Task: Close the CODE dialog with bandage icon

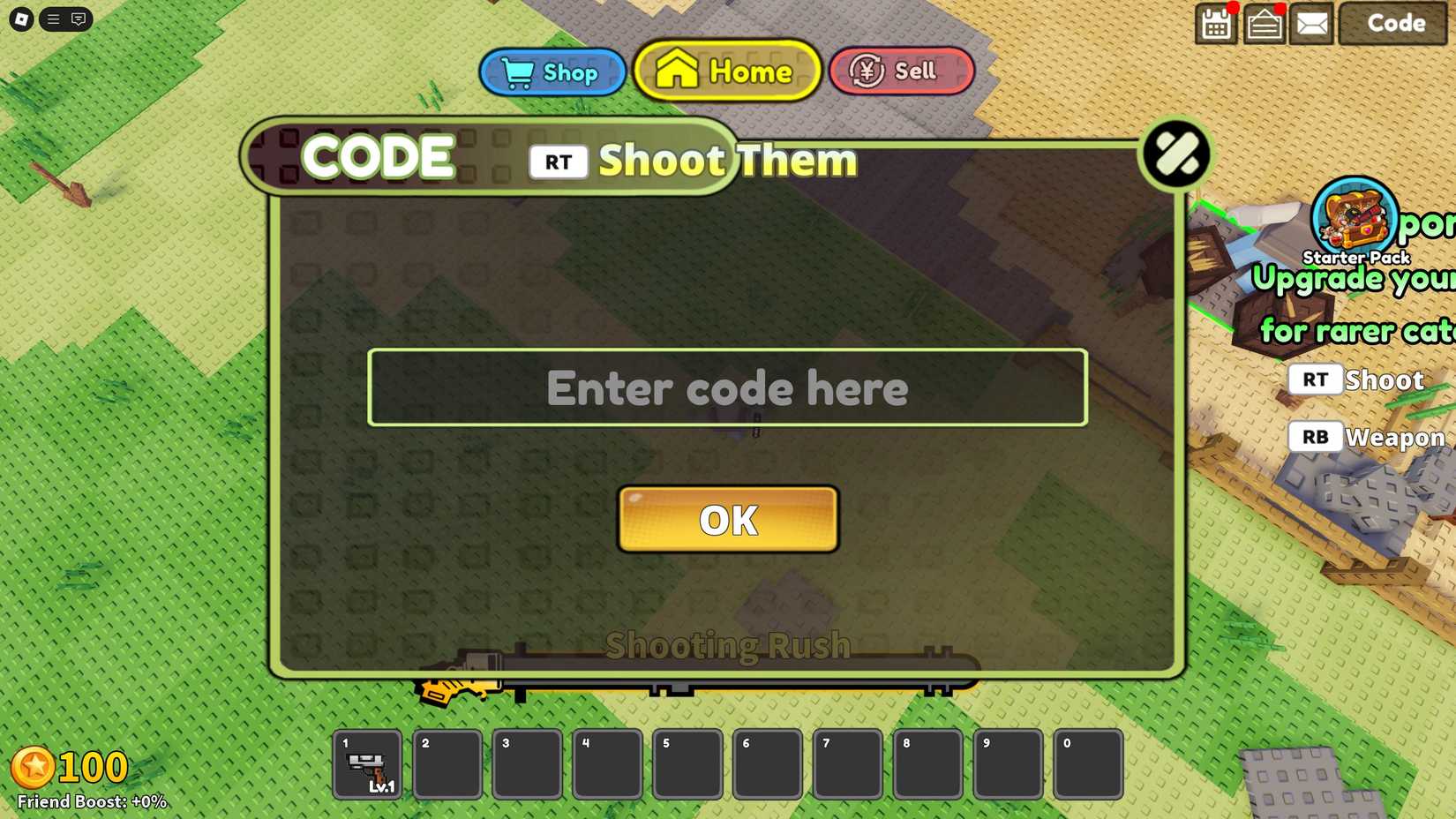Action: point(1176,152)
